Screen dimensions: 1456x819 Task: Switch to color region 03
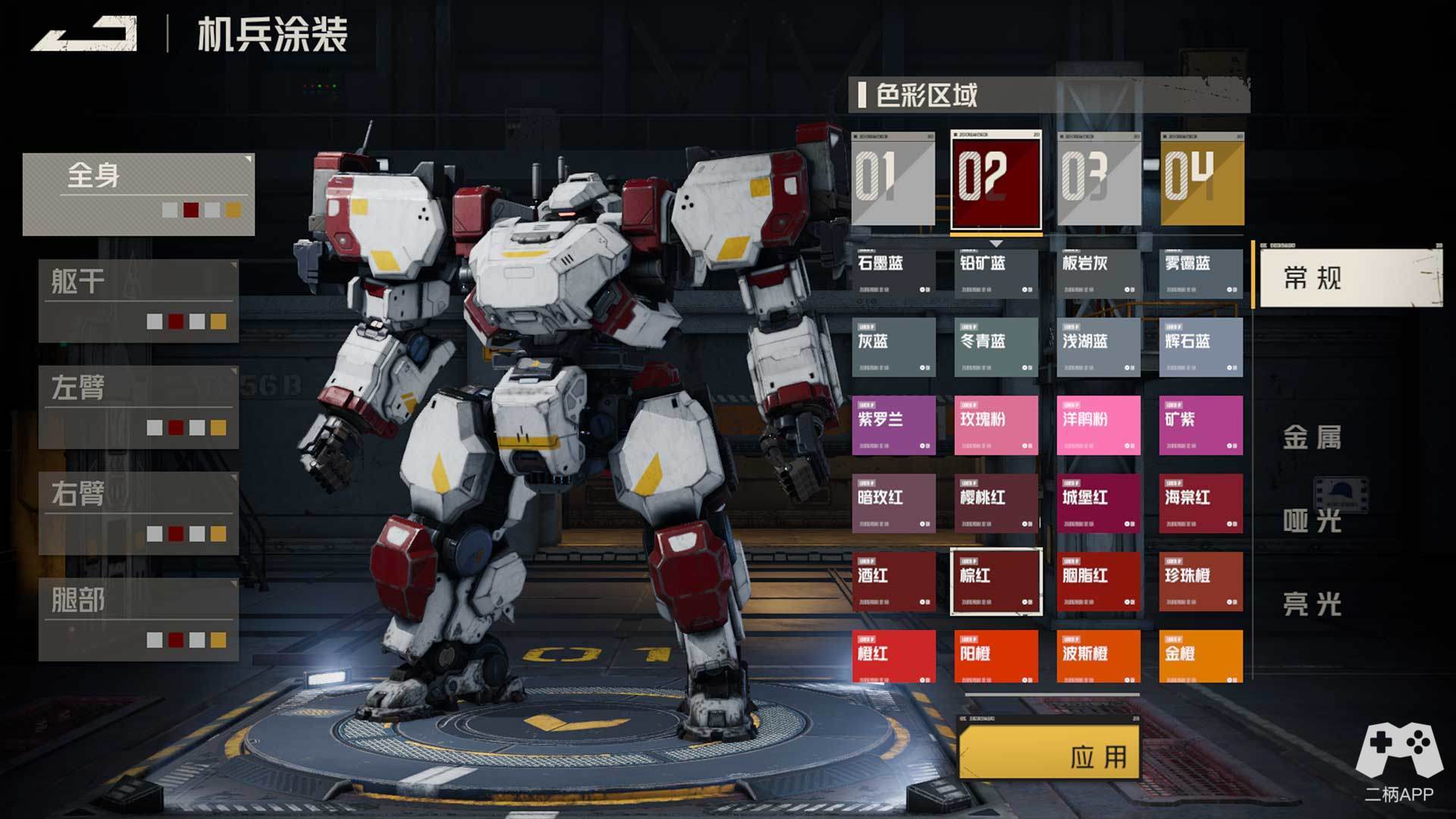[1099, 180]
